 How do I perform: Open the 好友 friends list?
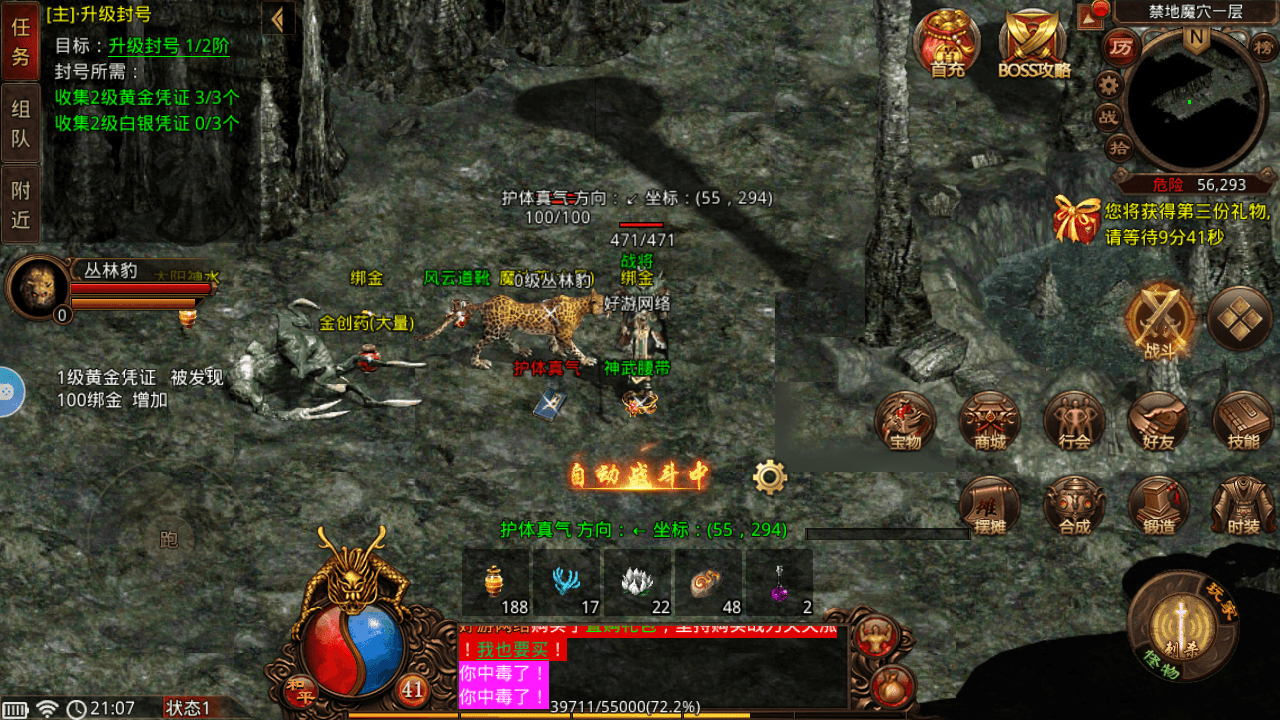[1158, 421]
